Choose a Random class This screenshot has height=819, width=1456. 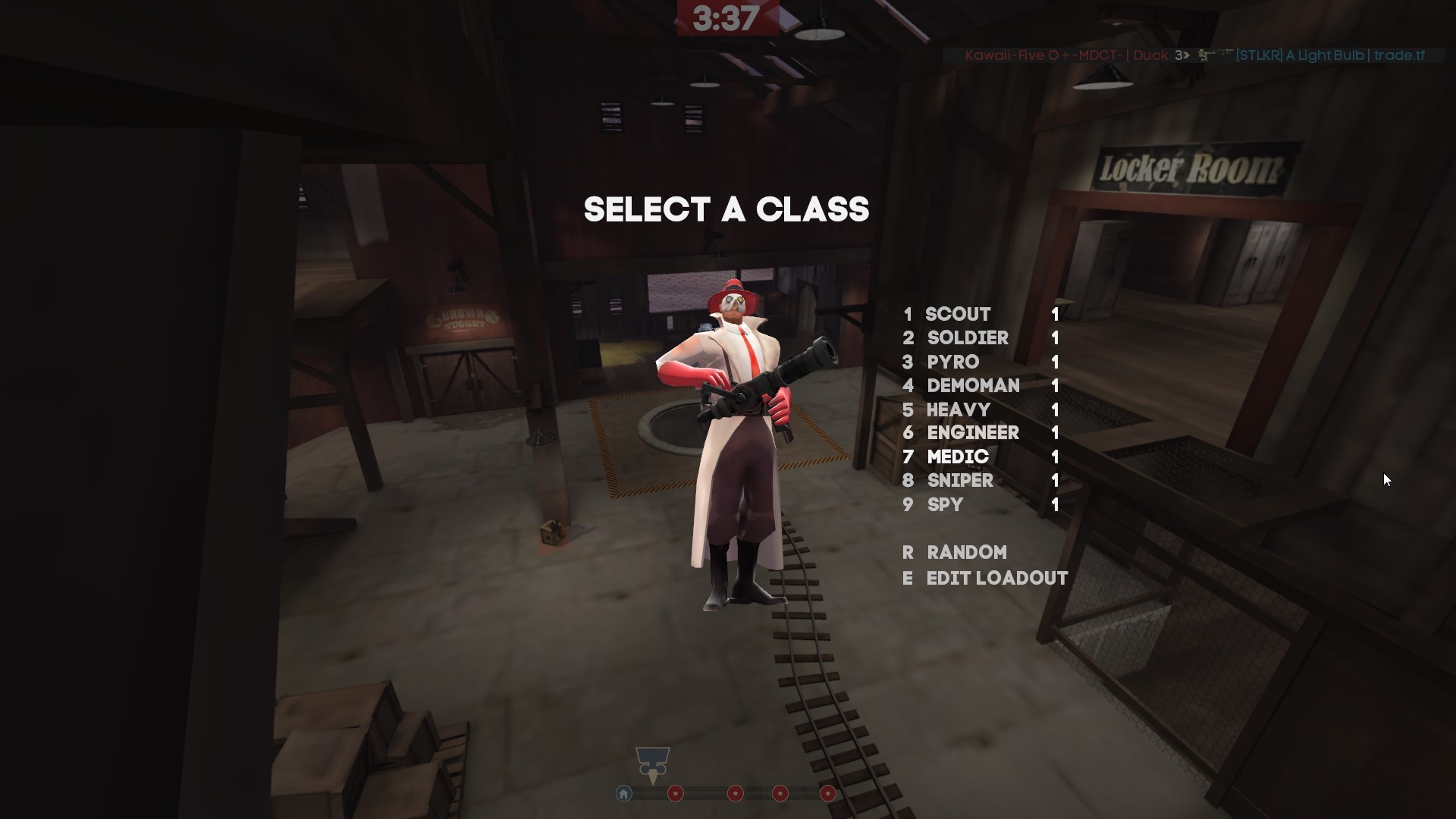pos(967,553)
